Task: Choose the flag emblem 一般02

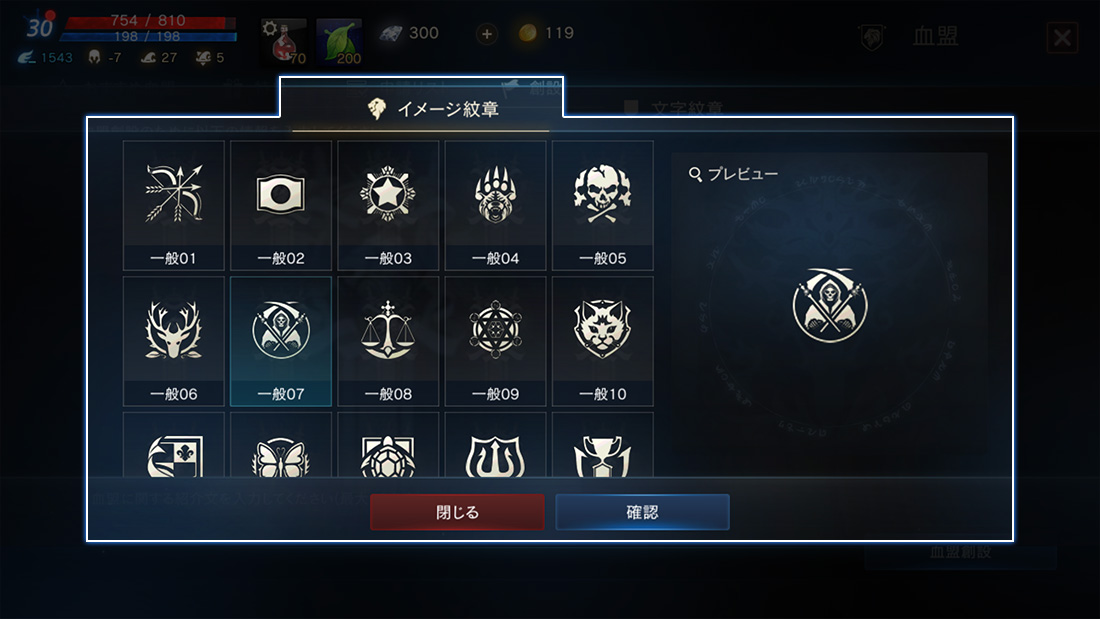Action: (x=281, y=205)
